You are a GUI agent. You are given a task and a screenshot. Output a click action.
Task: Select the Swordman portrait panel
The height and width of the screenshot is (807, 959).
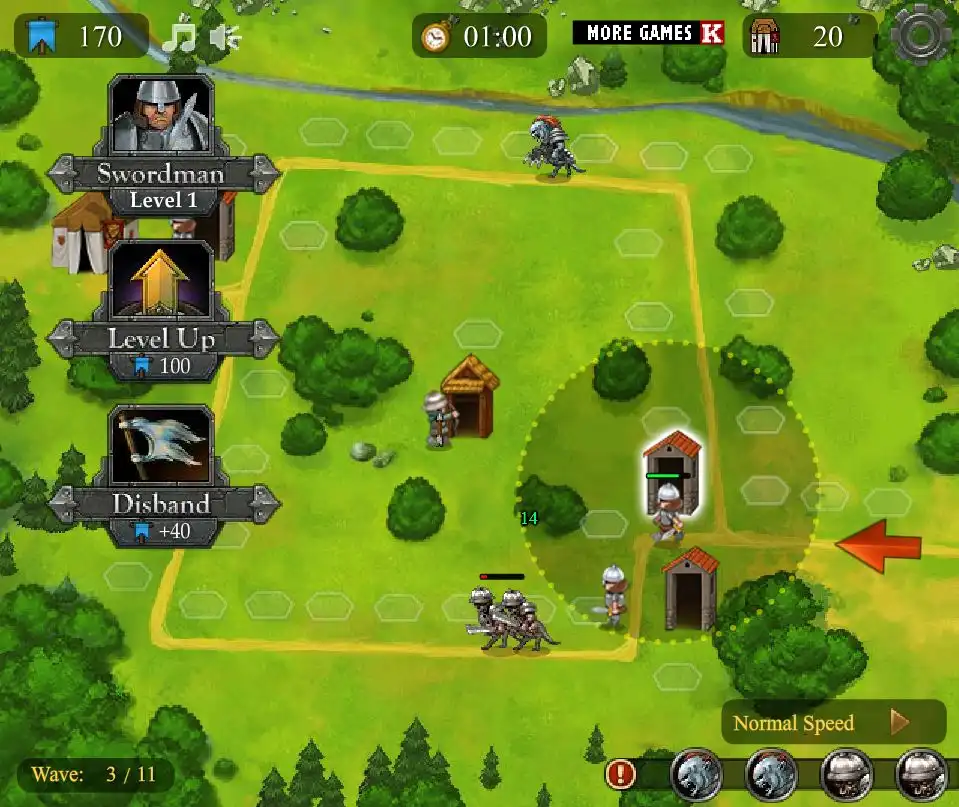click(x=161, y=116)
